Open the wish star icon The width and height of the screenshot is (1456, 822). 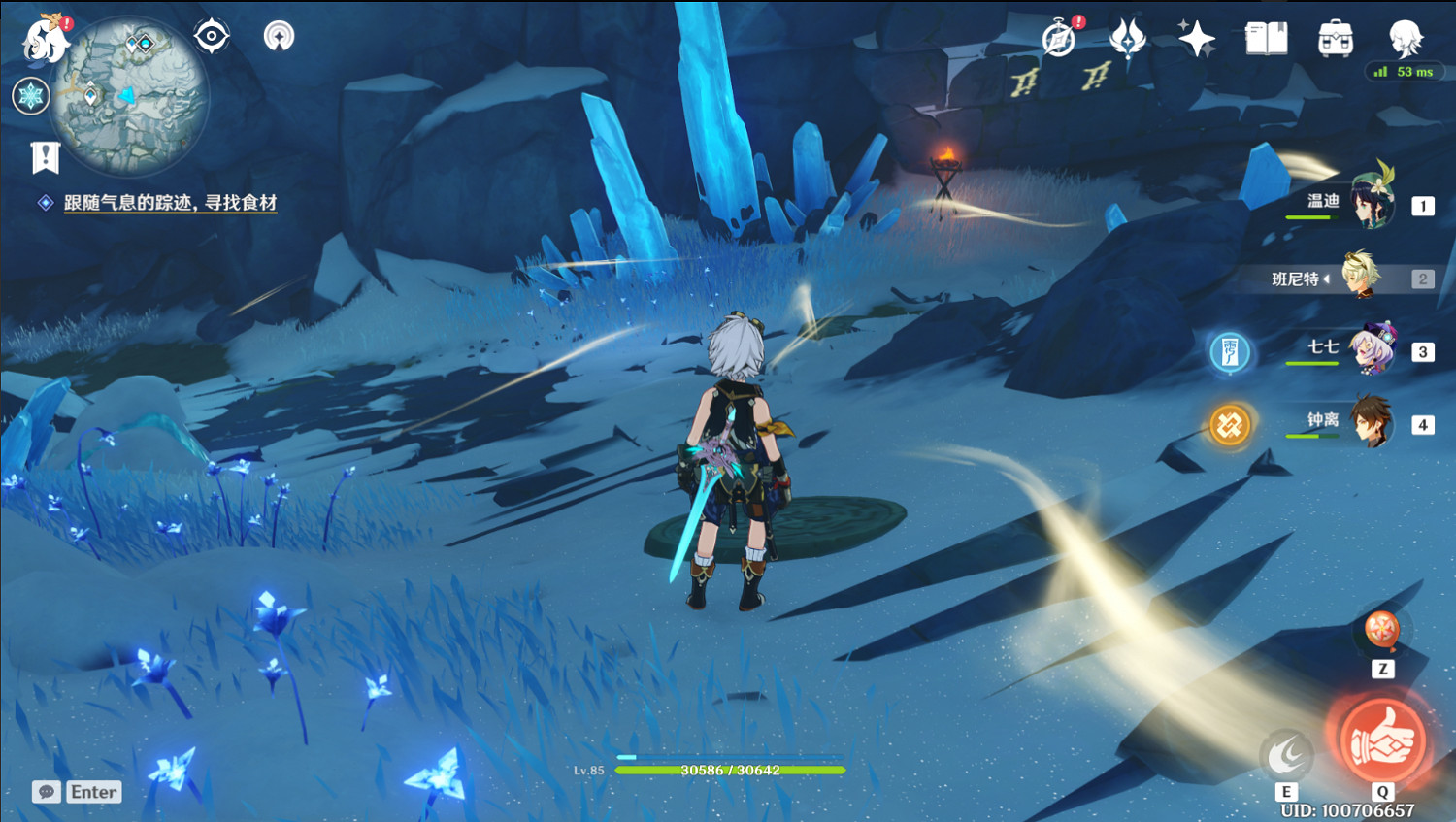[1196, 39]
